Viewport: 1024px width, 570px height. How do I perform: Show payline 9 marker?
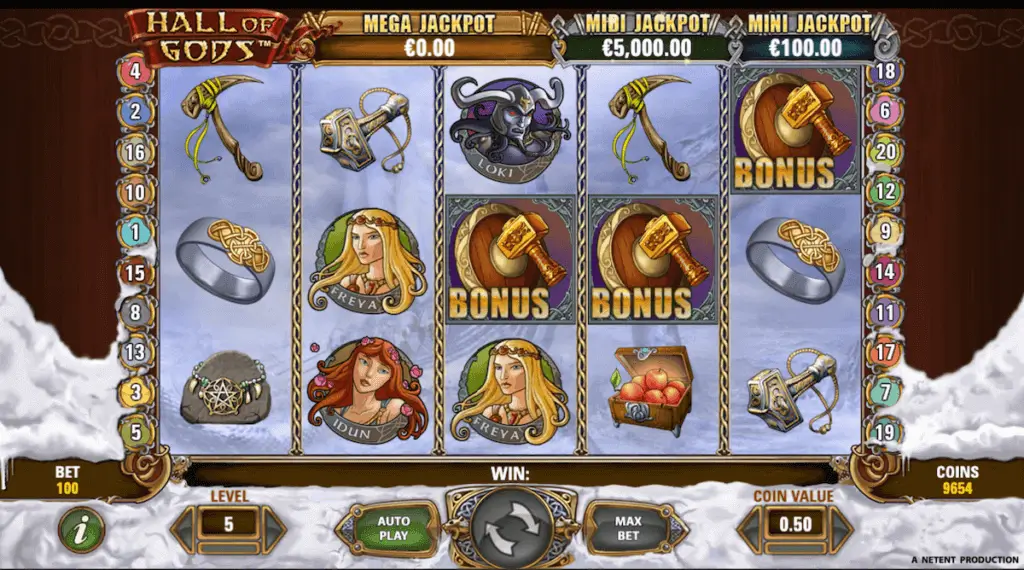click(x=885, y=232)
